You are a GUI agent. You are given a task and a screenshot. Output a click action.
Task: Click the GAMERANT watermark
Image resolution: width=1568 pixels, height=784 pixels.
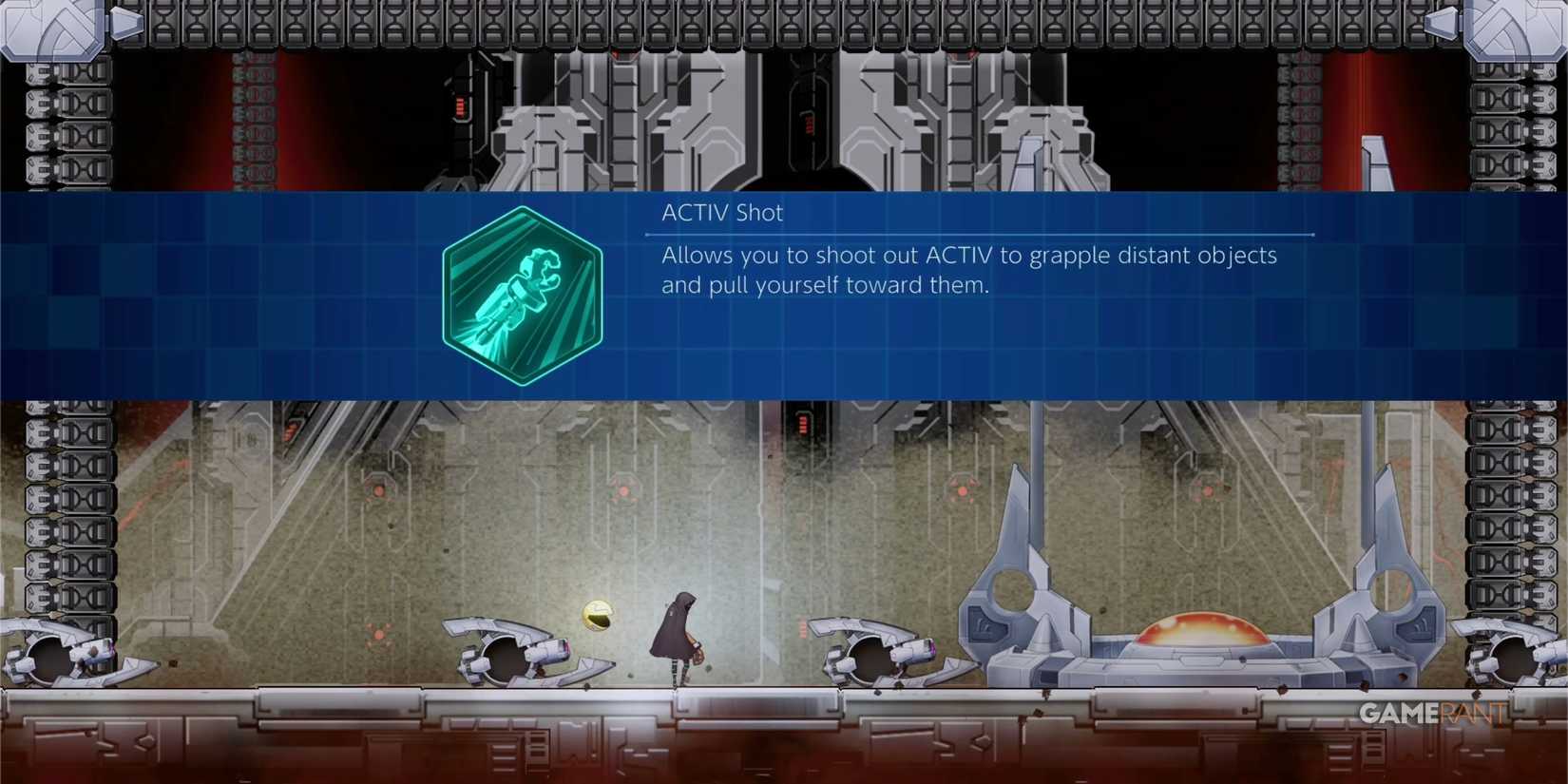pyautogui.click(x=1433, y=715)
